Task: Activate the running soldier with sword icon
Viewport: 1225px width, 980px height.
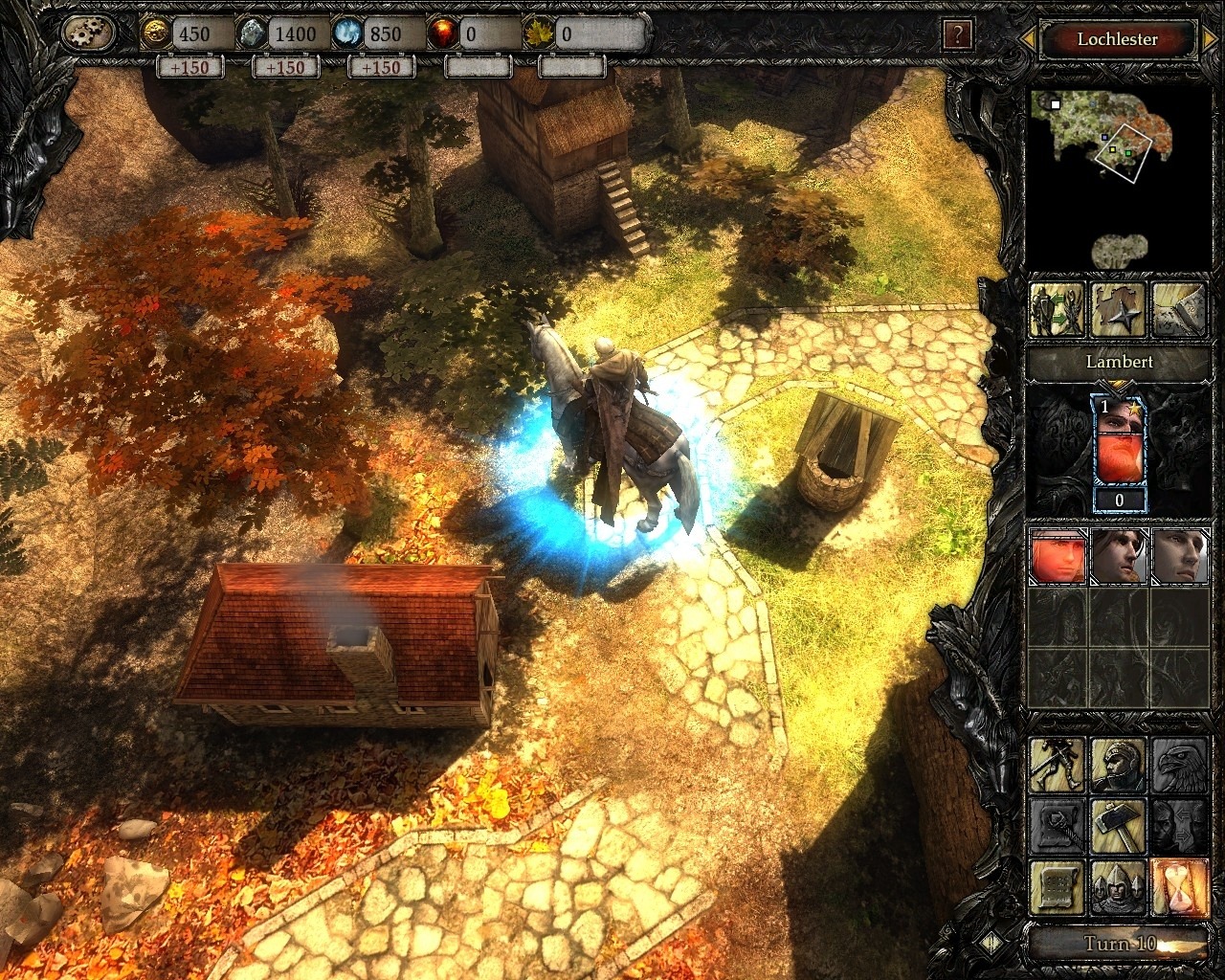Action: 1058,765
